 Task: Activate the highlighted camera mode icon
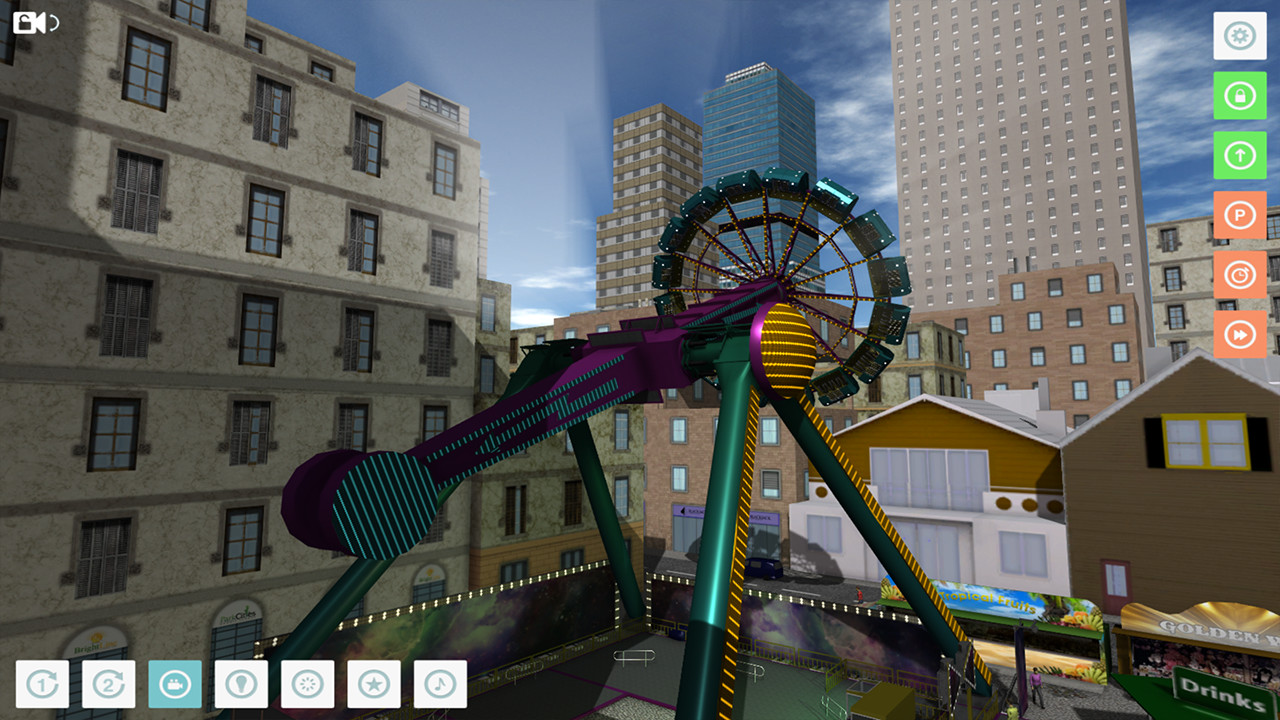[x=174, y=685]
